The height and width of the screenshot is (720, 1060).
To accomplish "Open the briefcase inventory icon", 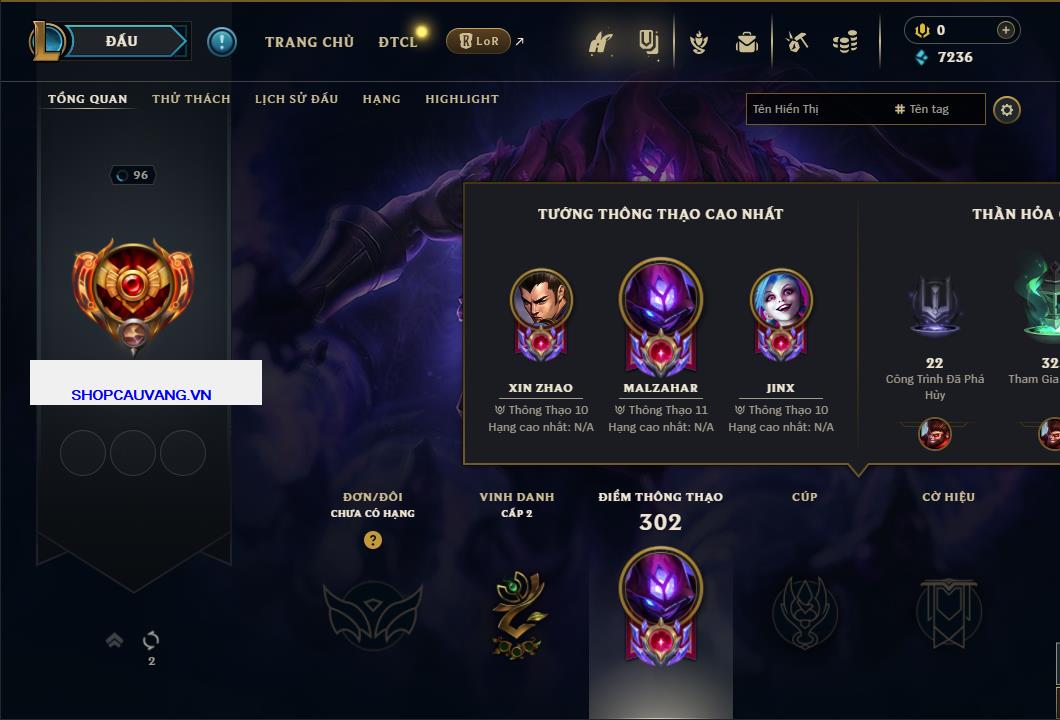I will 746,42.
